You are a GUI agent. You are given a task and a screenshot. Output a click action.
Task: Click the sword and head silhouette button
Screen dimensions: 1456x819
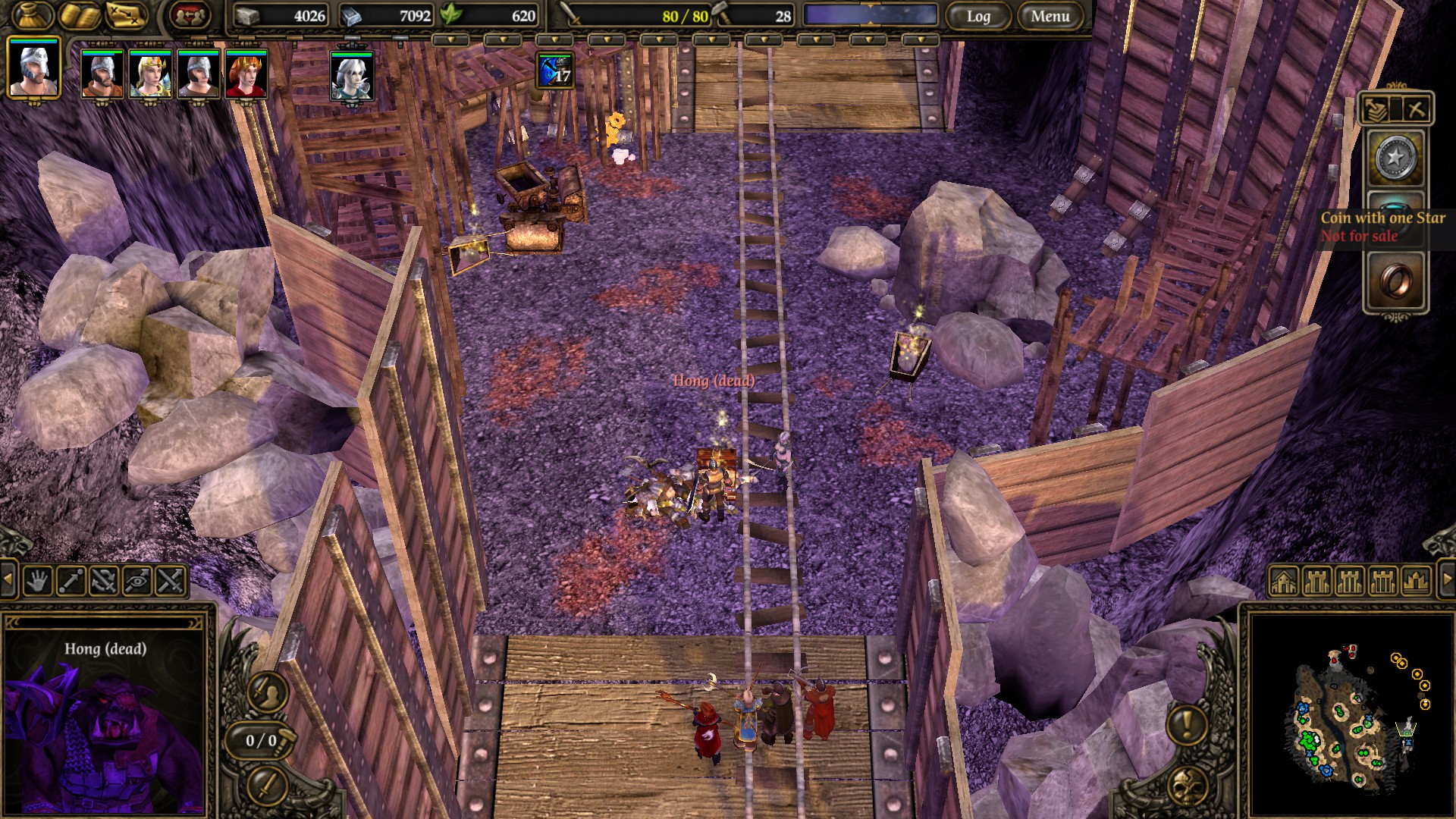click(267, 691)
